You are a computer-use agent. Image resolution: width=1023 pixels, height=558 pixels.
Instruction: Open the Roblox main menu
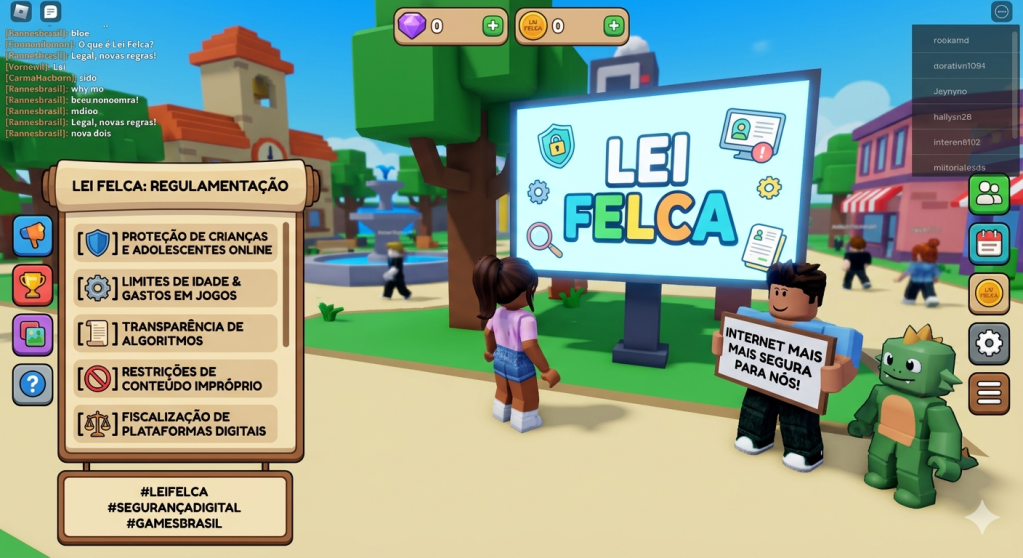coord(21,12)
